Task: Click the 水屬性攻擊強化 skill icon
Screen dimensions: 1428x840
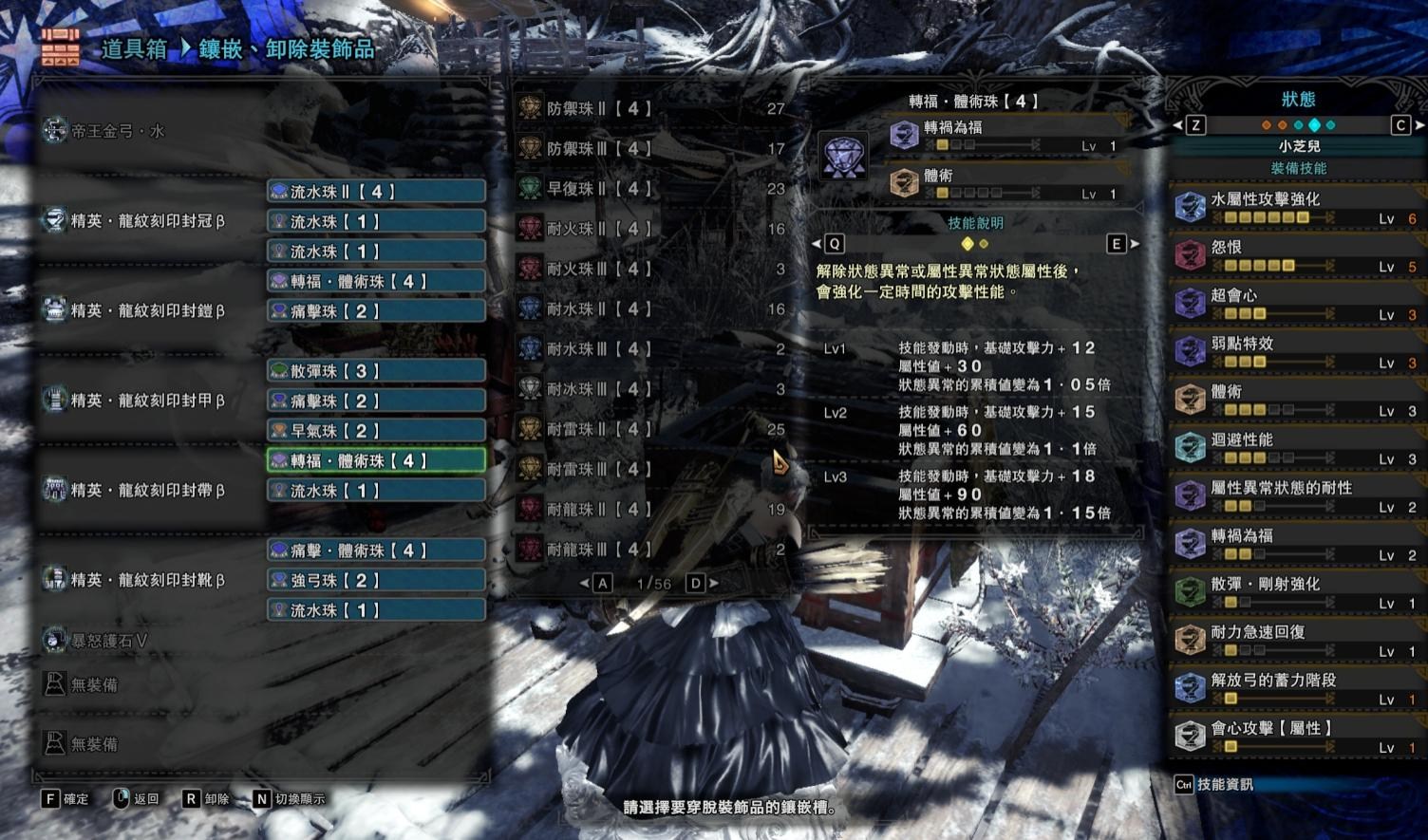Action: point(1190,207)
